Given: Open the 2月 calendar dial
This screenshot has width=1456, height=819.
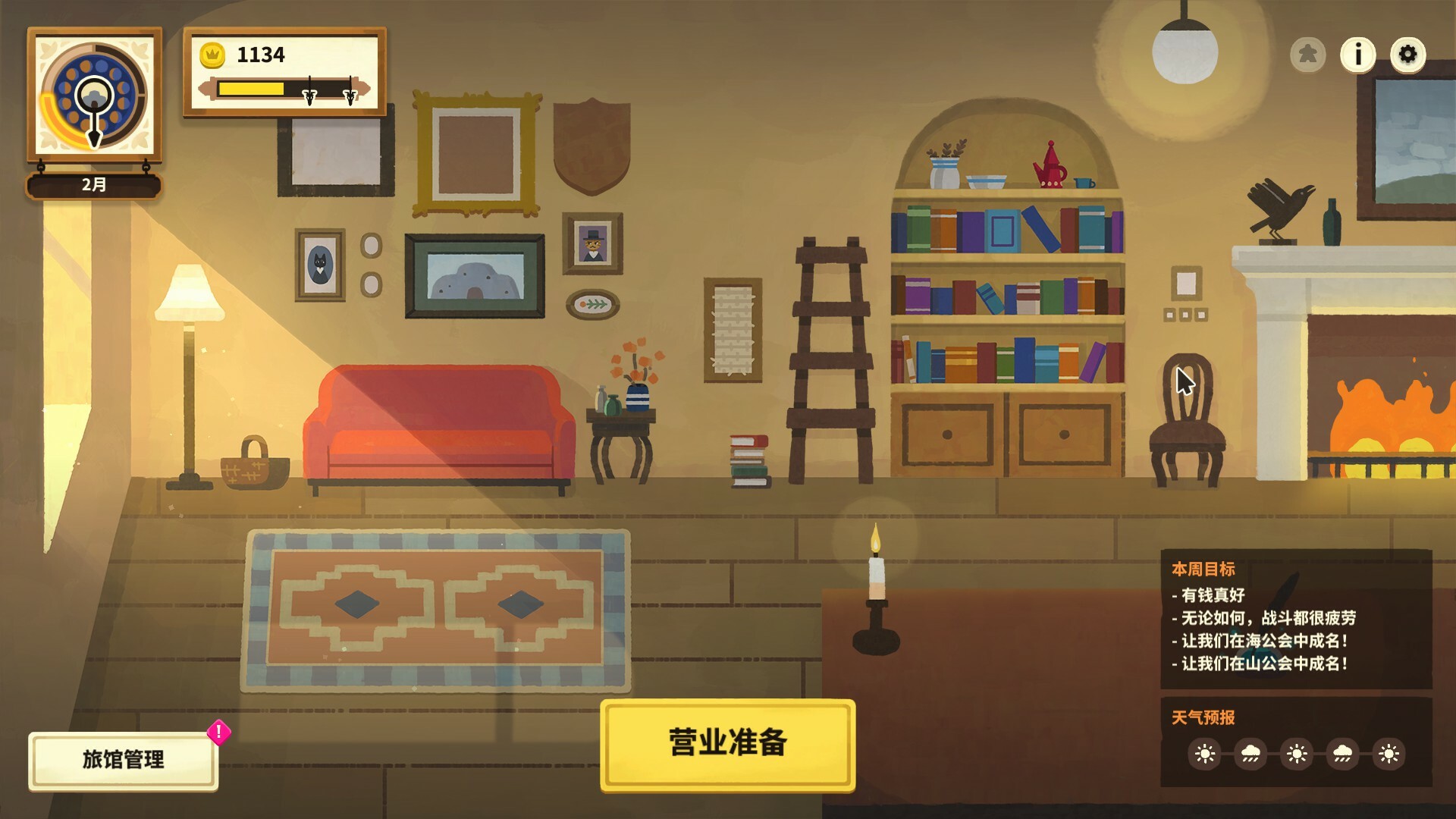Looking at the screenshot, I should [93, 106].
